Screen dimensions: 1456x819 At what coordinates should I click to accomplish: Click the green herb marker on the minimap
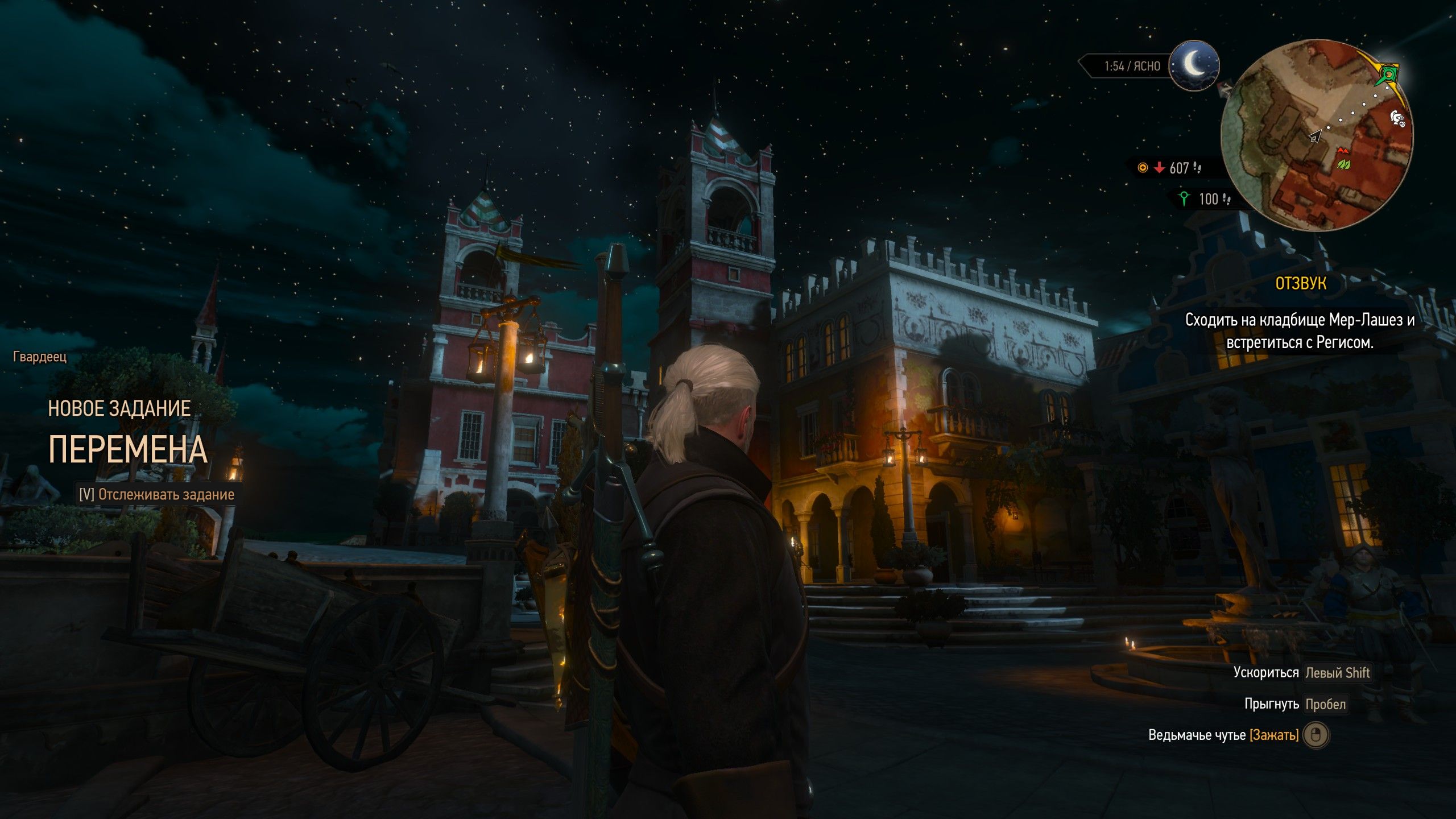pyautogui.click(x=1343, y=165)
